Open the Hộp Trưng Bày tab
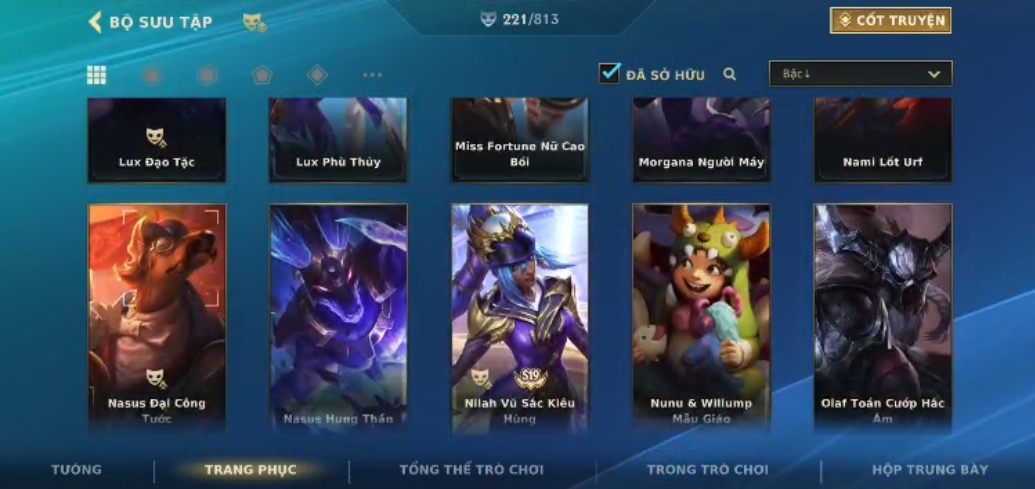 coord(930,470)
